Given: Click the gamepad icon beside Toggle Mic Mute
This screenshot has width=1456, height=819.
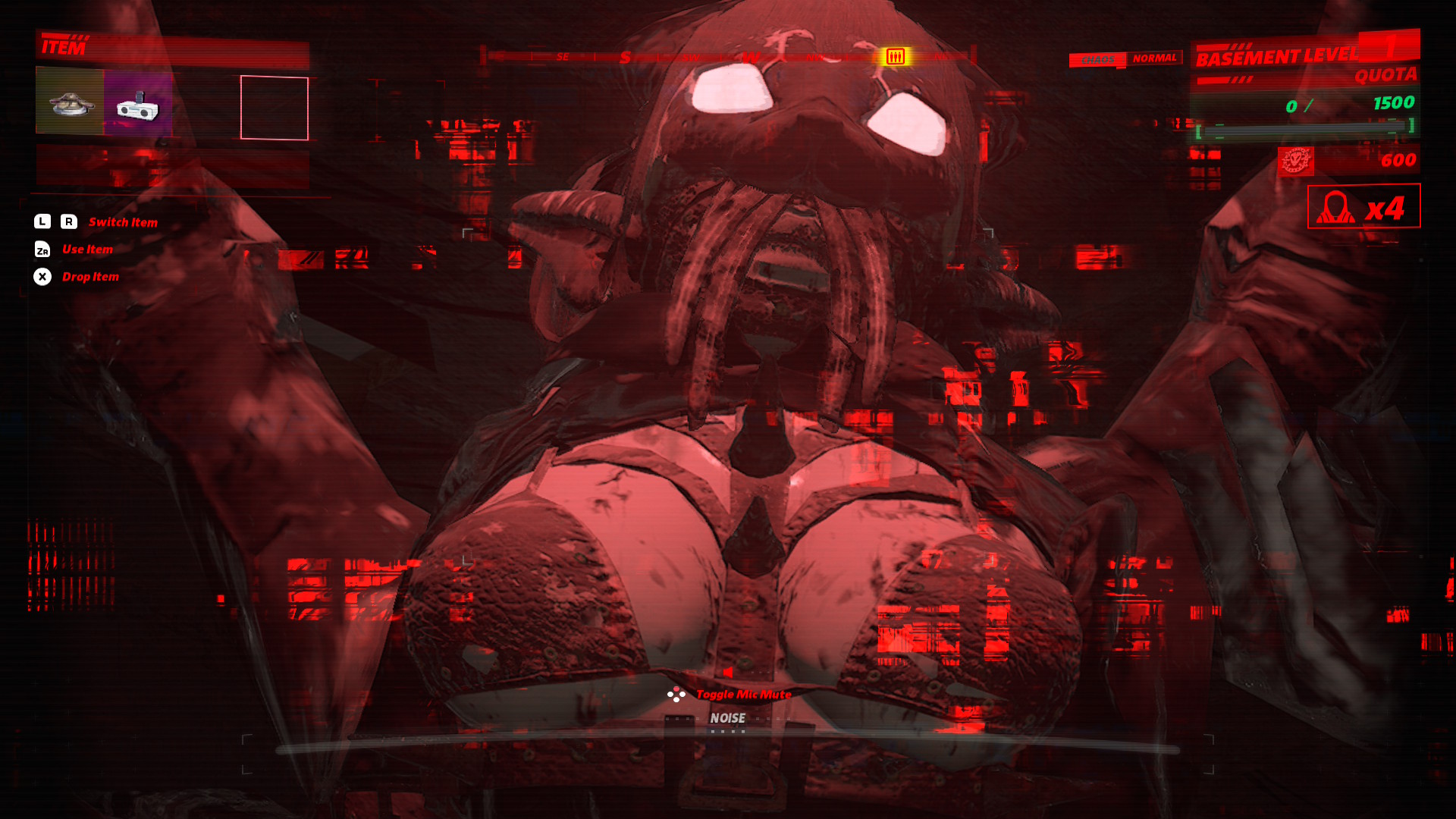Looking at the screenshot, I should pyautogui.click(x=675, y=693).
